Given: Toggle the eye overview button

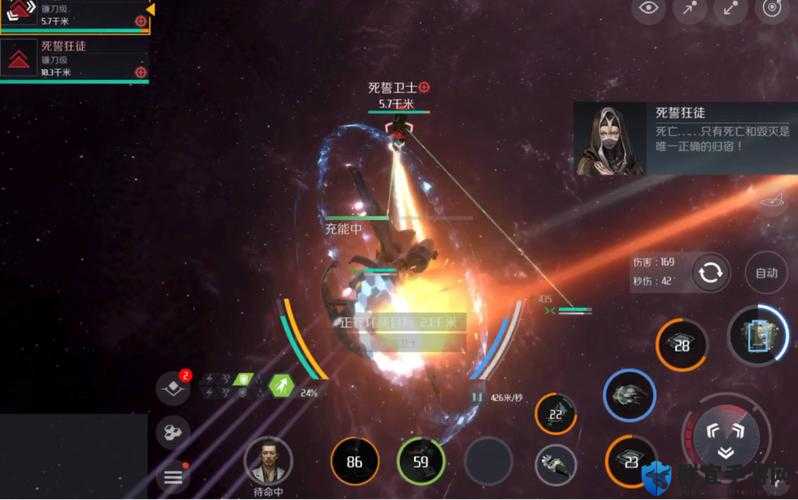Looking at the screenshot, I should click(x=651, y=8).
